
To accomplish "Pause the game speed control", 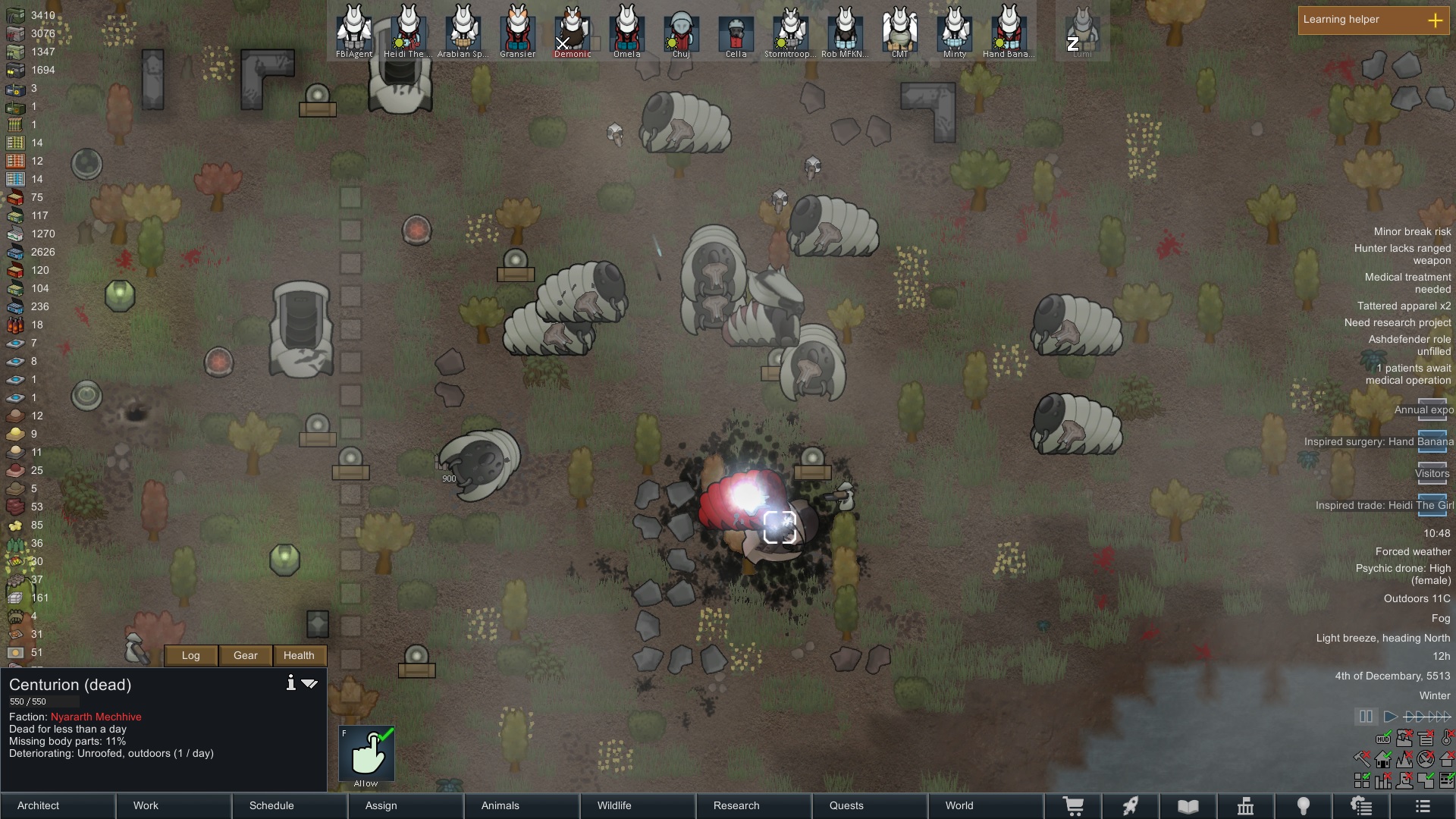I will pyautogui.click(x=1366, y=717).
